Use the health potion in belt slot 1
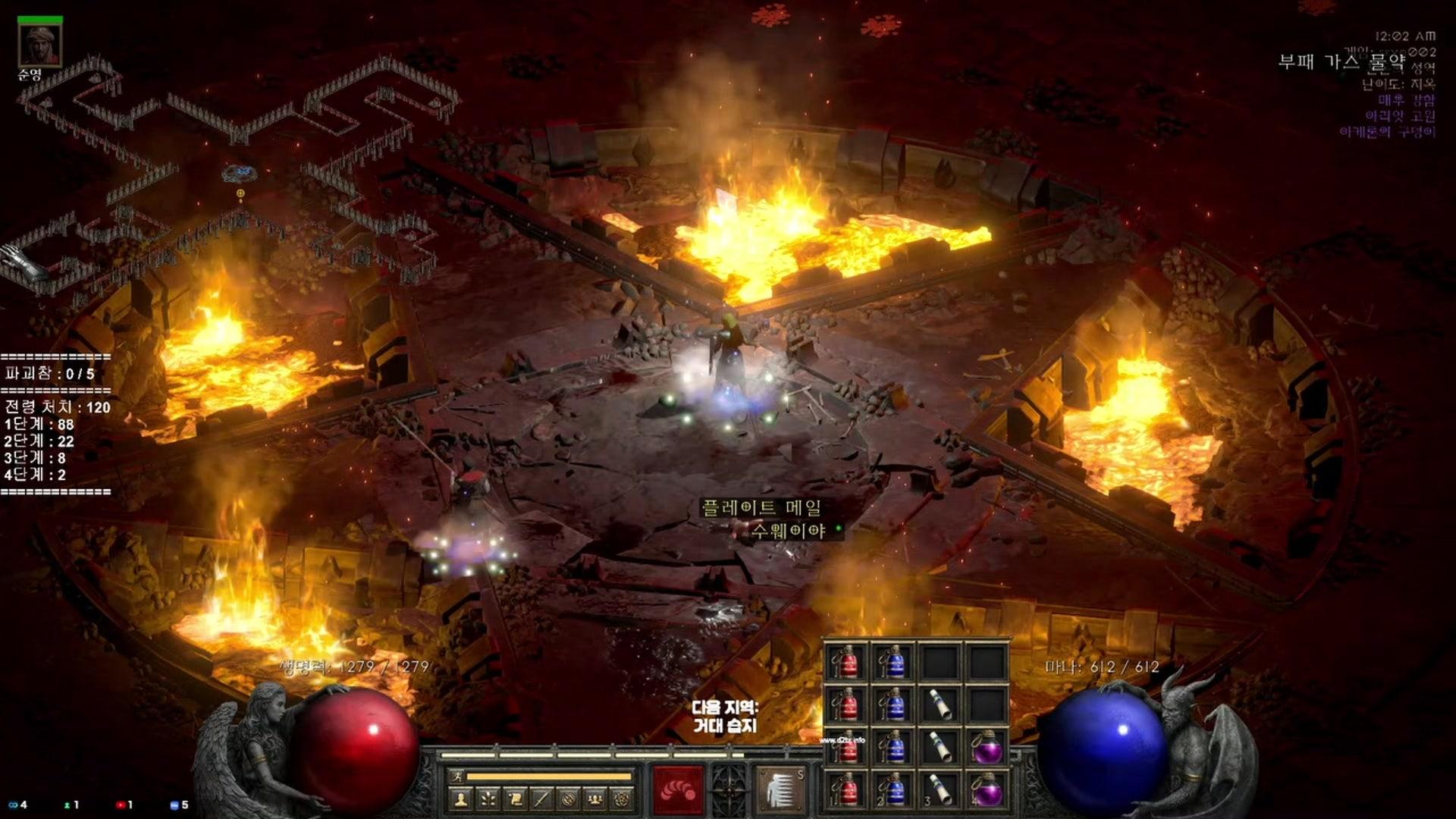The image size is (1456, 819). click(x=846, y=789)
